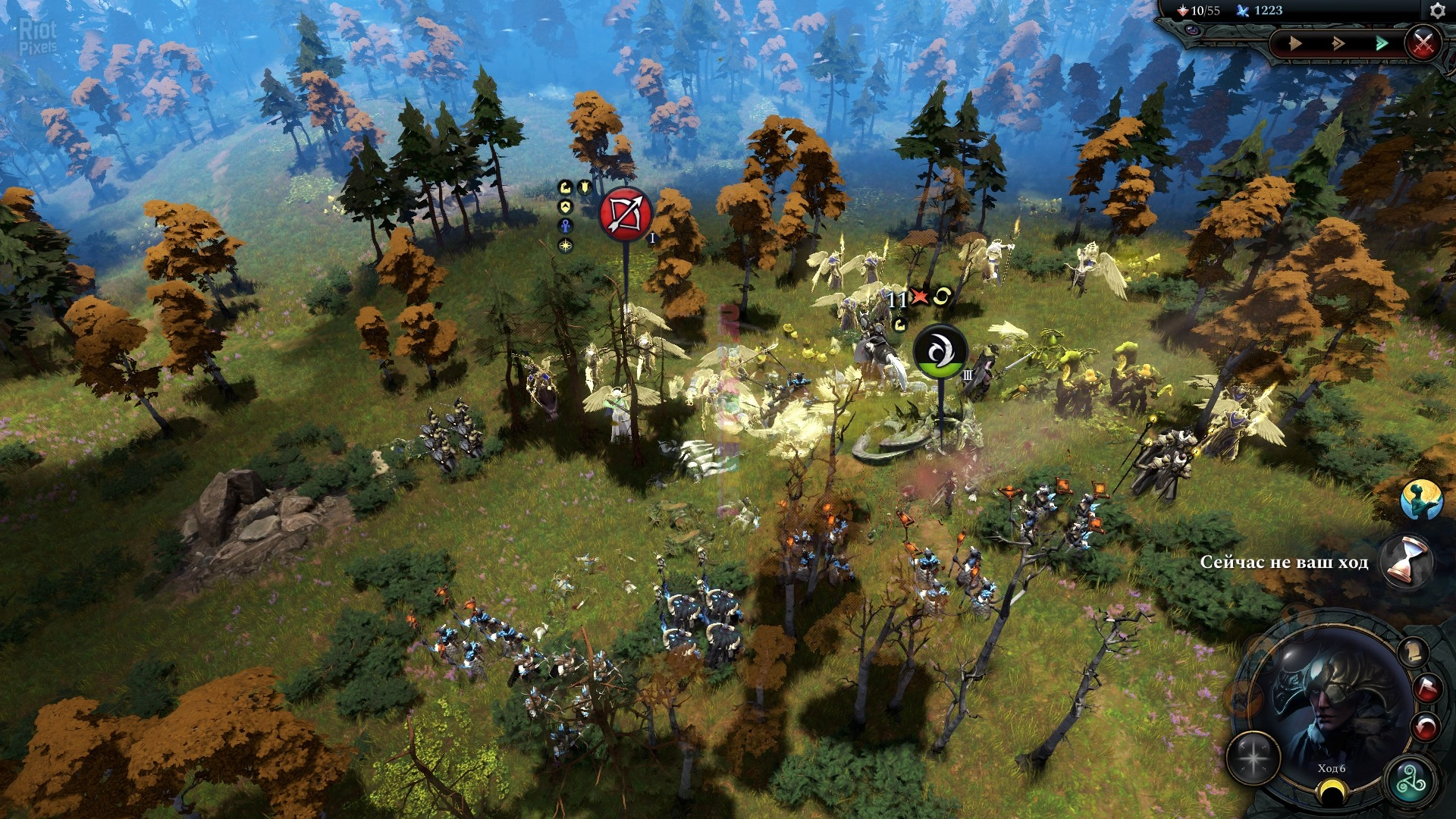Image resolution: width=1456 pixels, height=819 pixels.
Task: Click the red curved-arrow retreat button
Action: (1426, 727)
